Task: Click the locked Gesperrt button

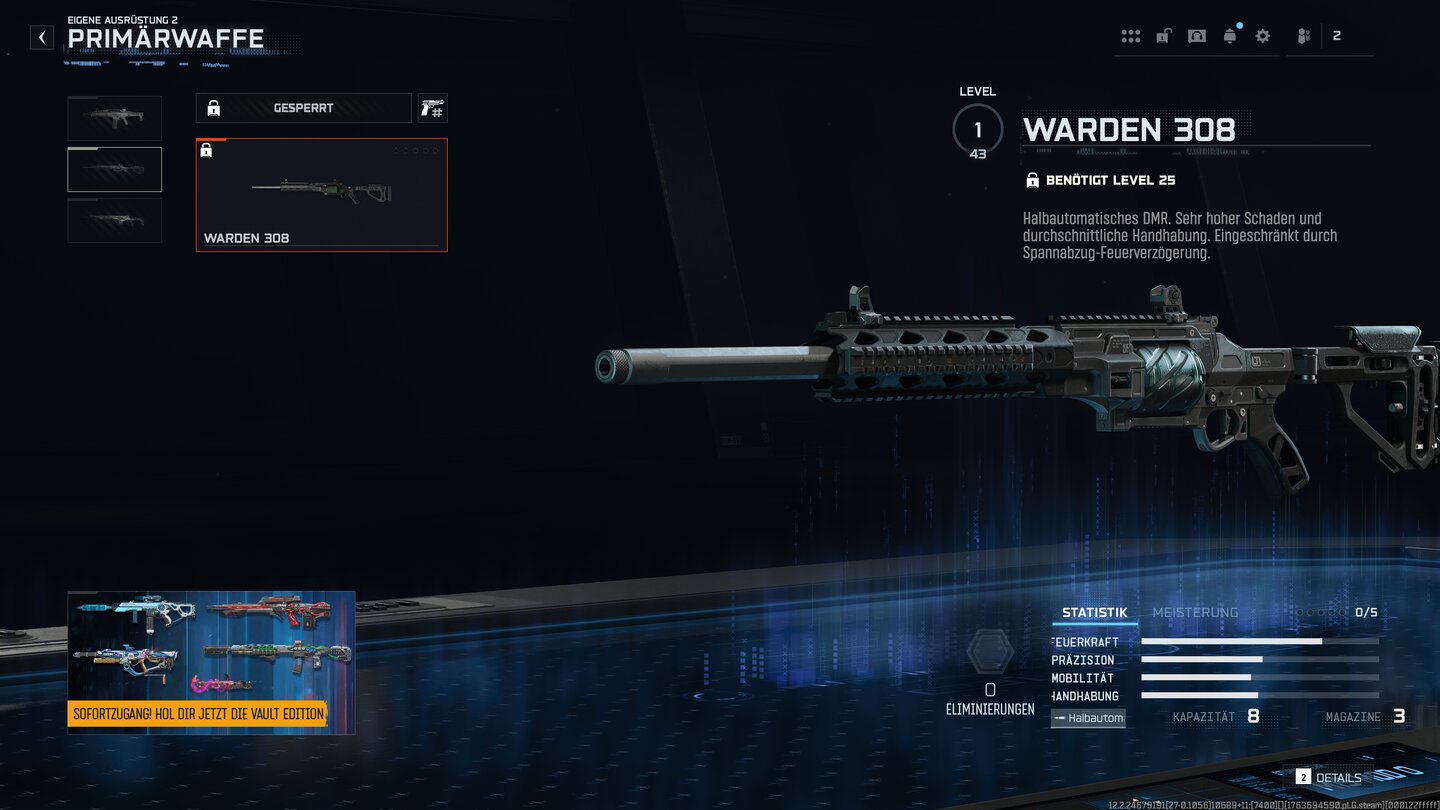Action: [303, 108]
